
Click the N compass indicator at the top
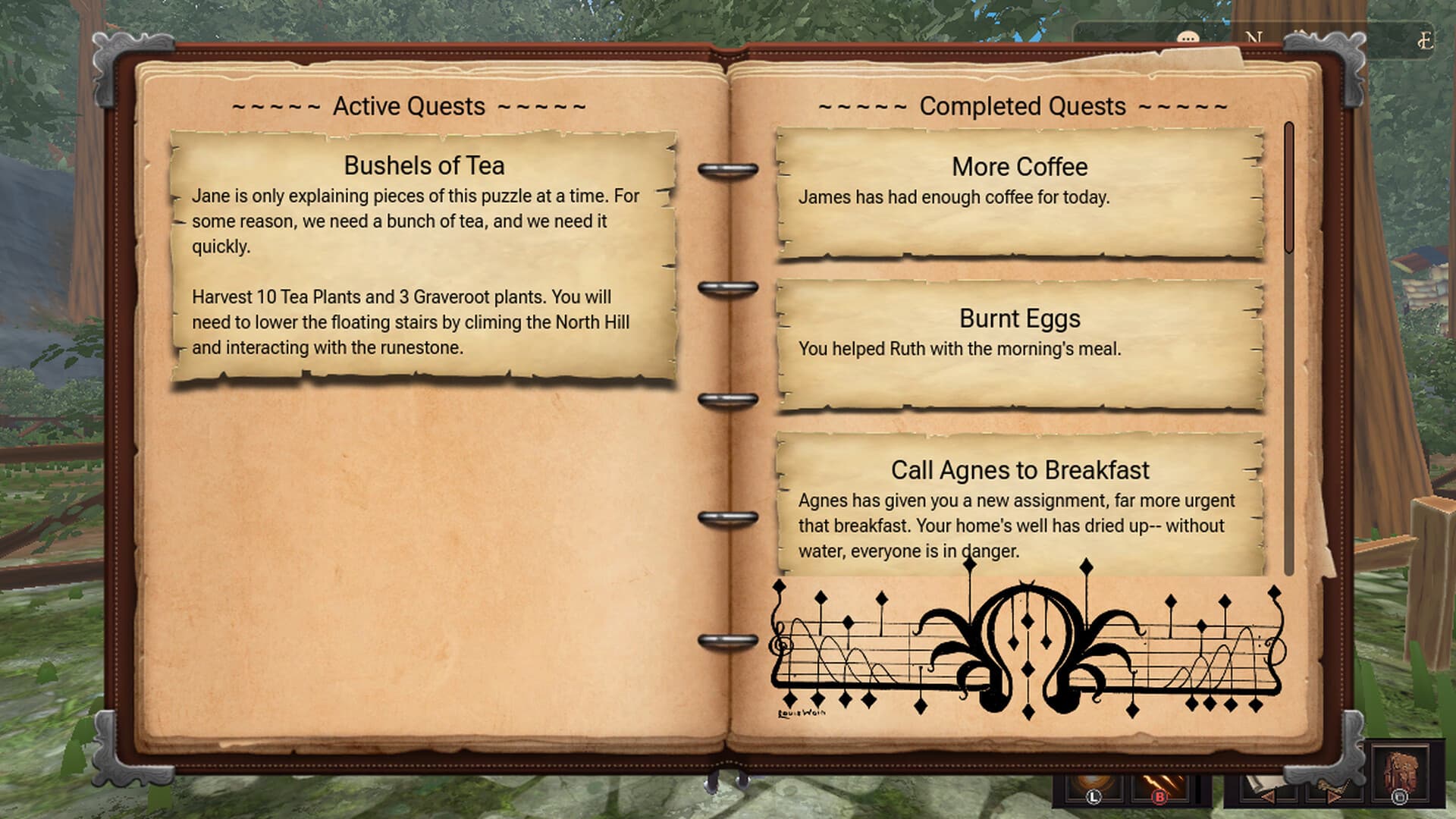click(x=1254, y=36)
